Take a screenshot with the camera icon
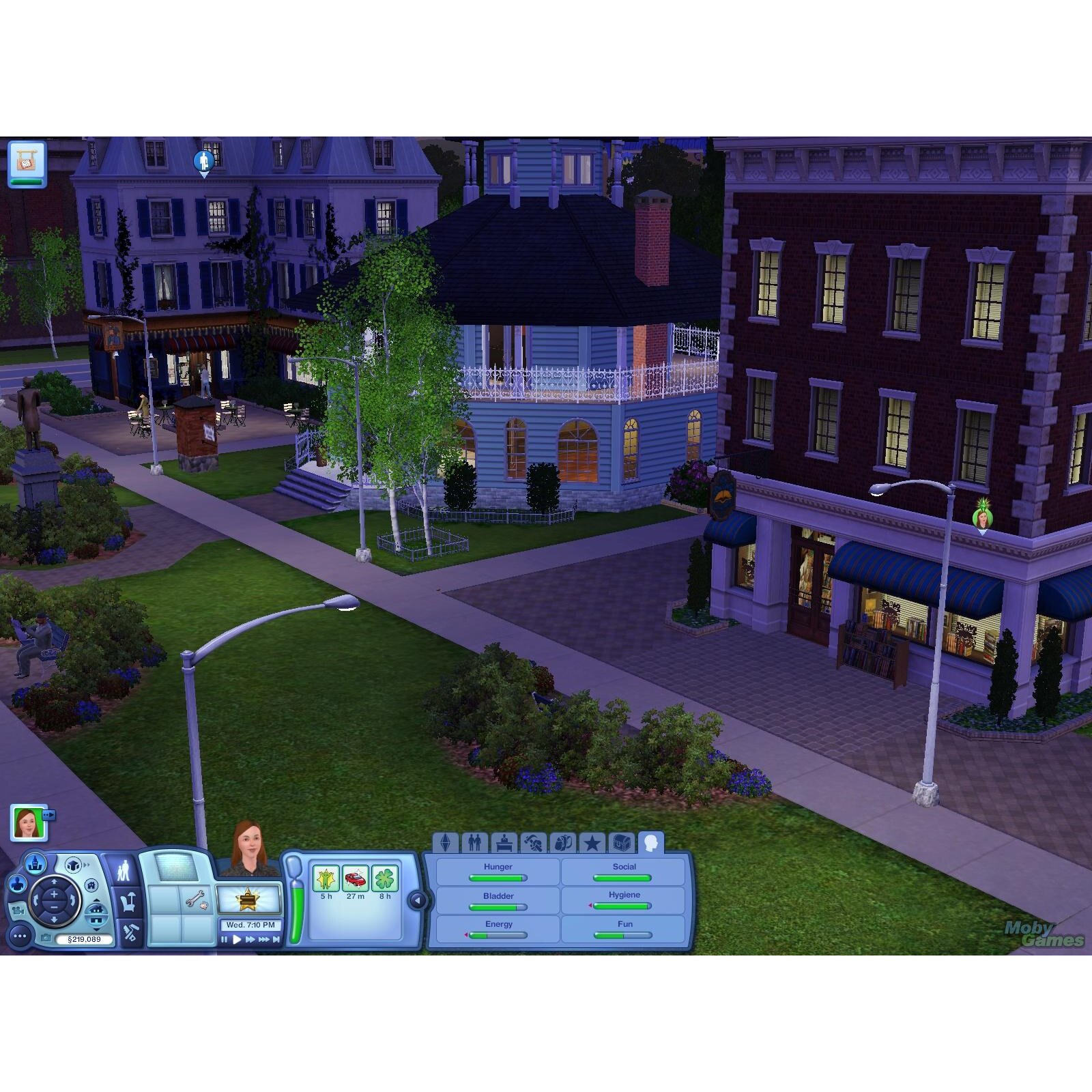 pos(46,938)
